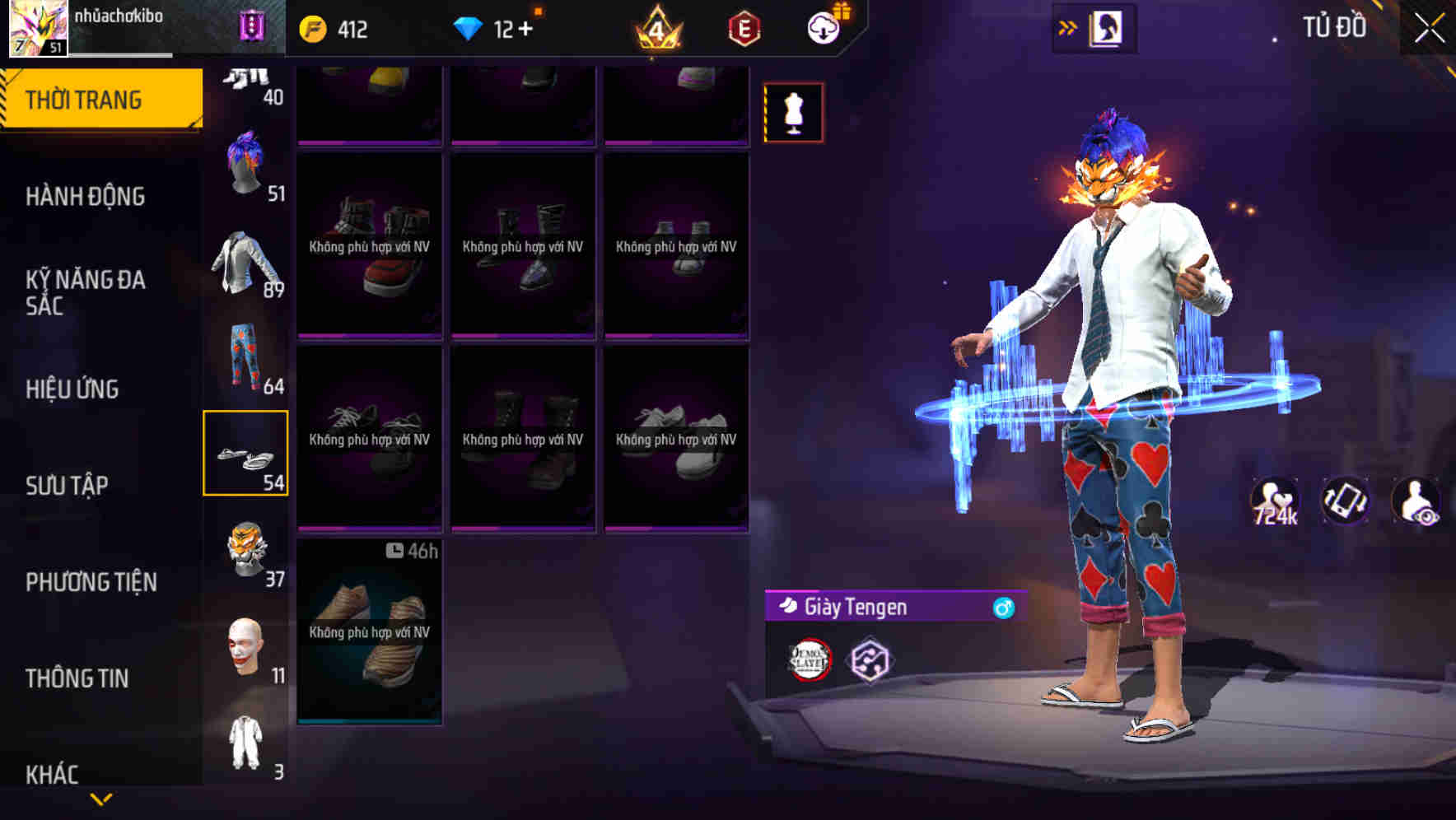Viewport: 1456px width, 820px height.
Task: Click the fire dot badge near diamond counter
Action: 539,10
